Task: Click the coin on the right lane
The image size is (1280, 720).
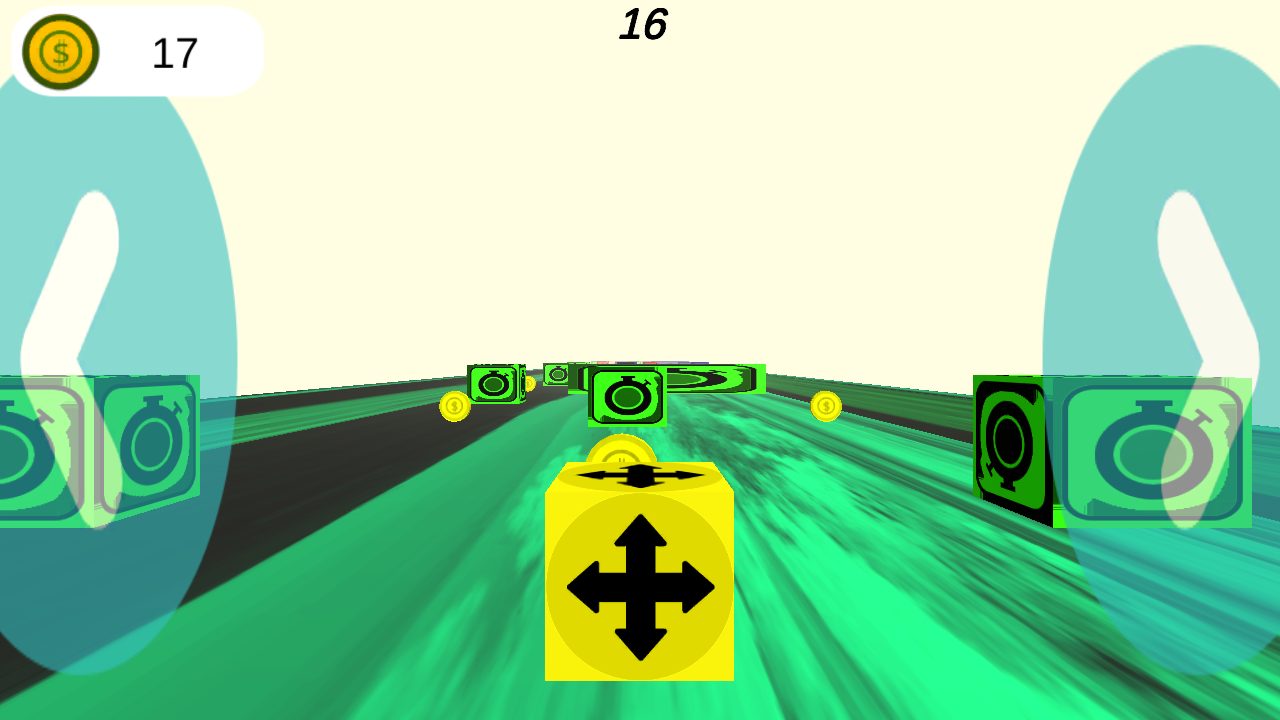Action: coord(825,407)
